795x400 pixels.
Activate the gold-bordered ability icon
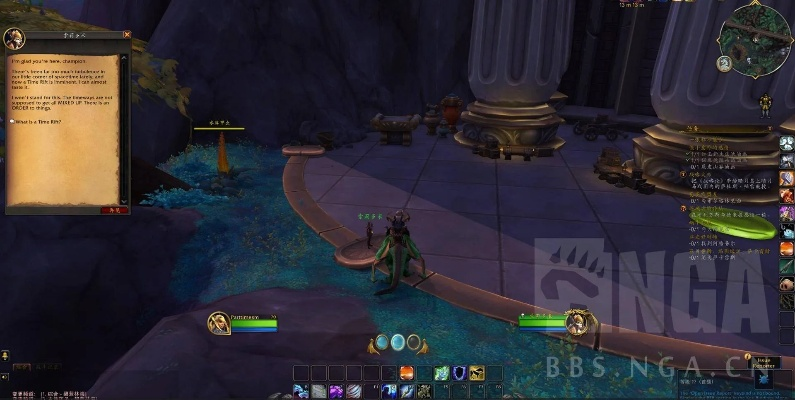476,373
